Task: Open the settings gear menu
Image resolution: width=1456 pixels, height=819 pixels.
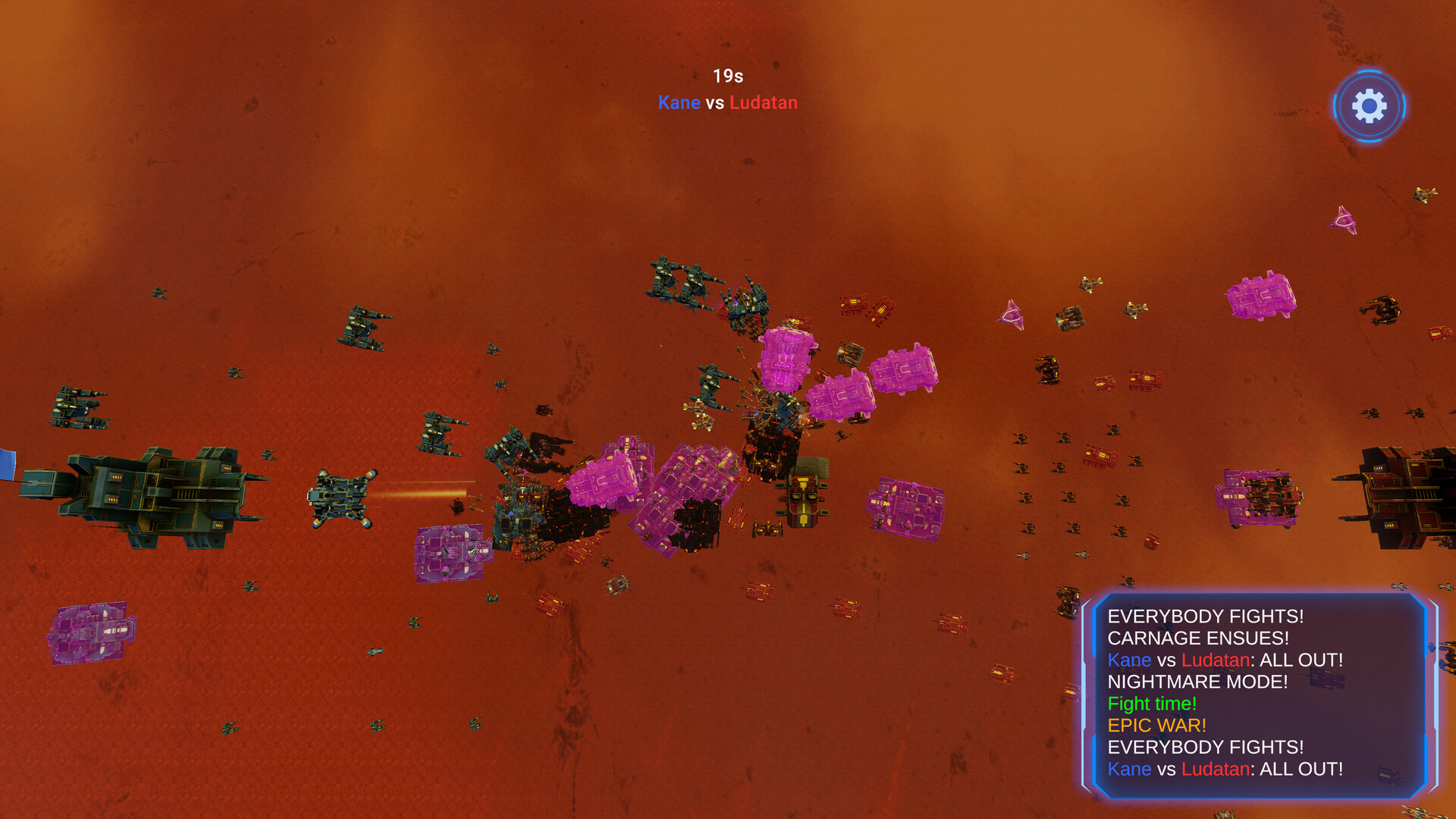Action: click(1369, 106)
